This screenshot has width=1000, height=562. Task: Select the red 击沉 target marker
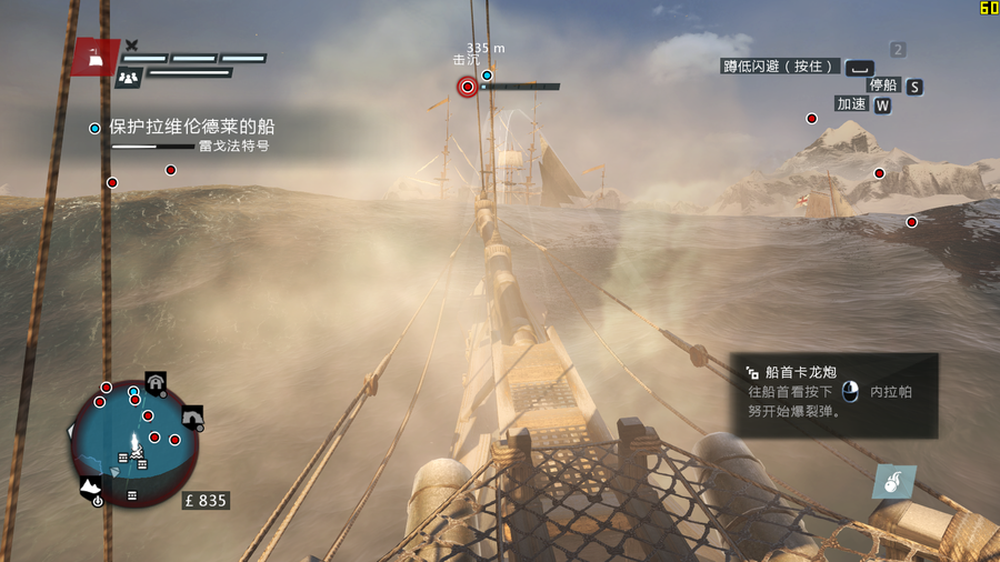coord(467,87)
